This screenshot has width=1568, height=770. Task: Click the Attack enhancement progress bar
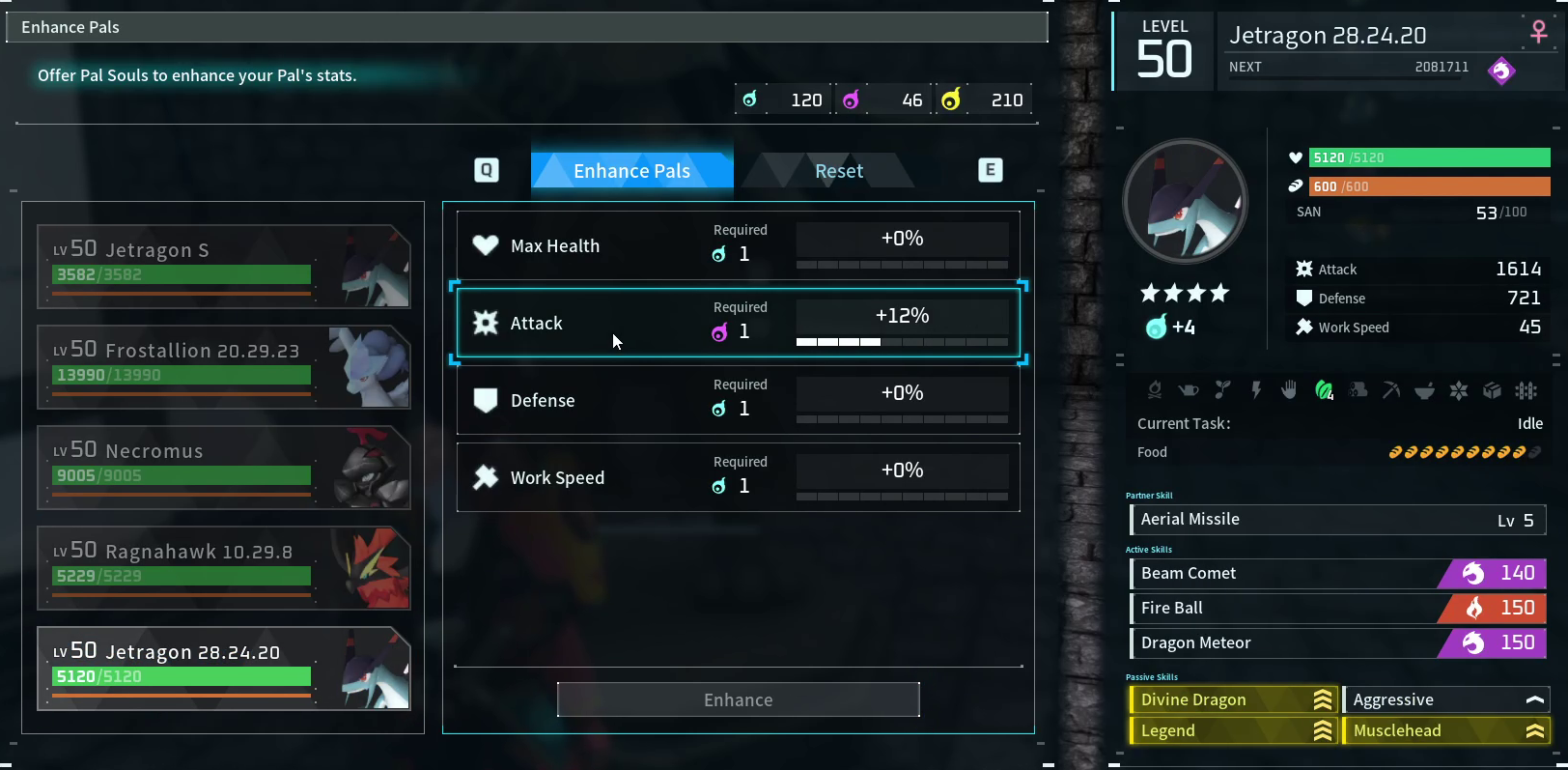click(902, 341)
